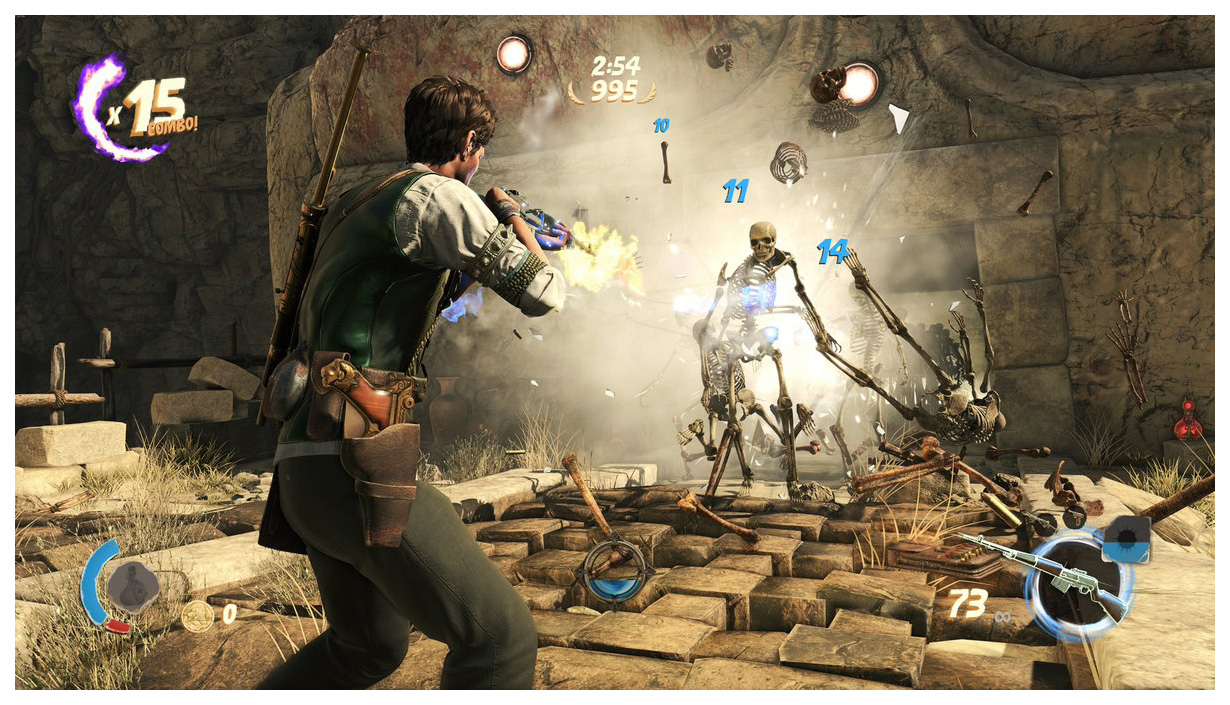Viewport: 1230px width, 705px height.
Task: Click the gold coin icon
Action: (196, 615)
